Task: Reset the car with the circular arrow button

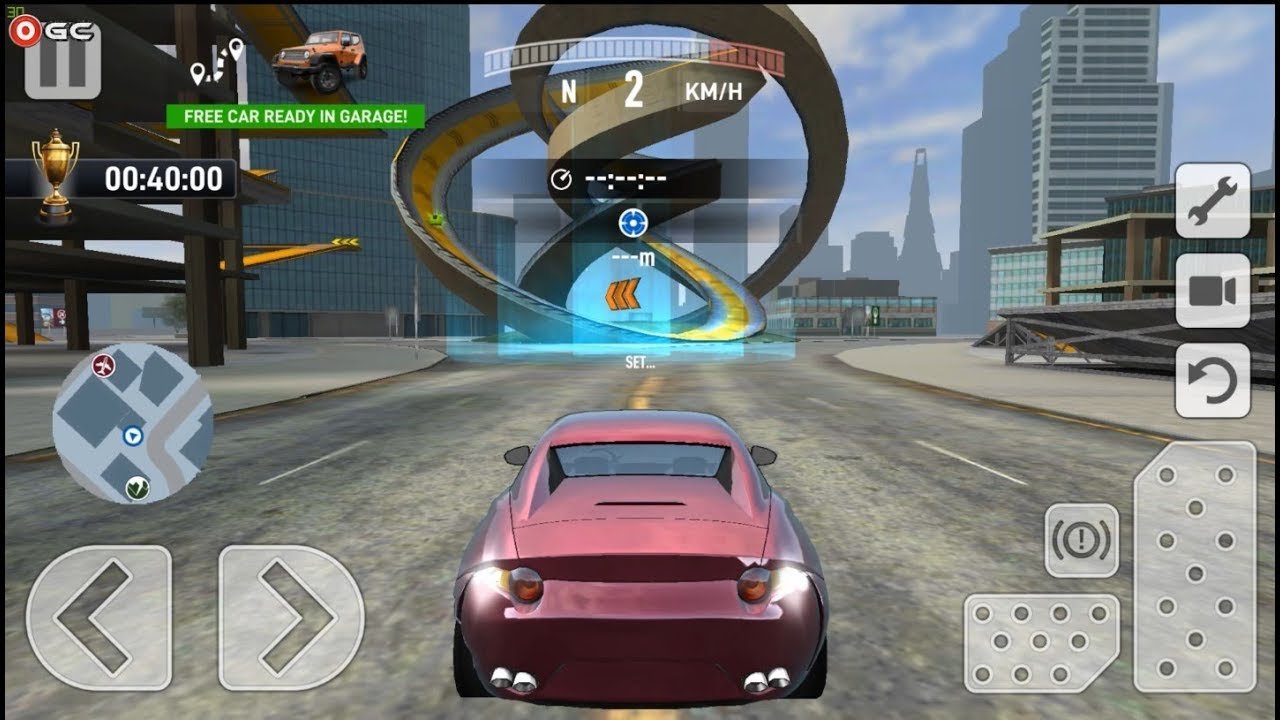Action: pos(1212,380)
